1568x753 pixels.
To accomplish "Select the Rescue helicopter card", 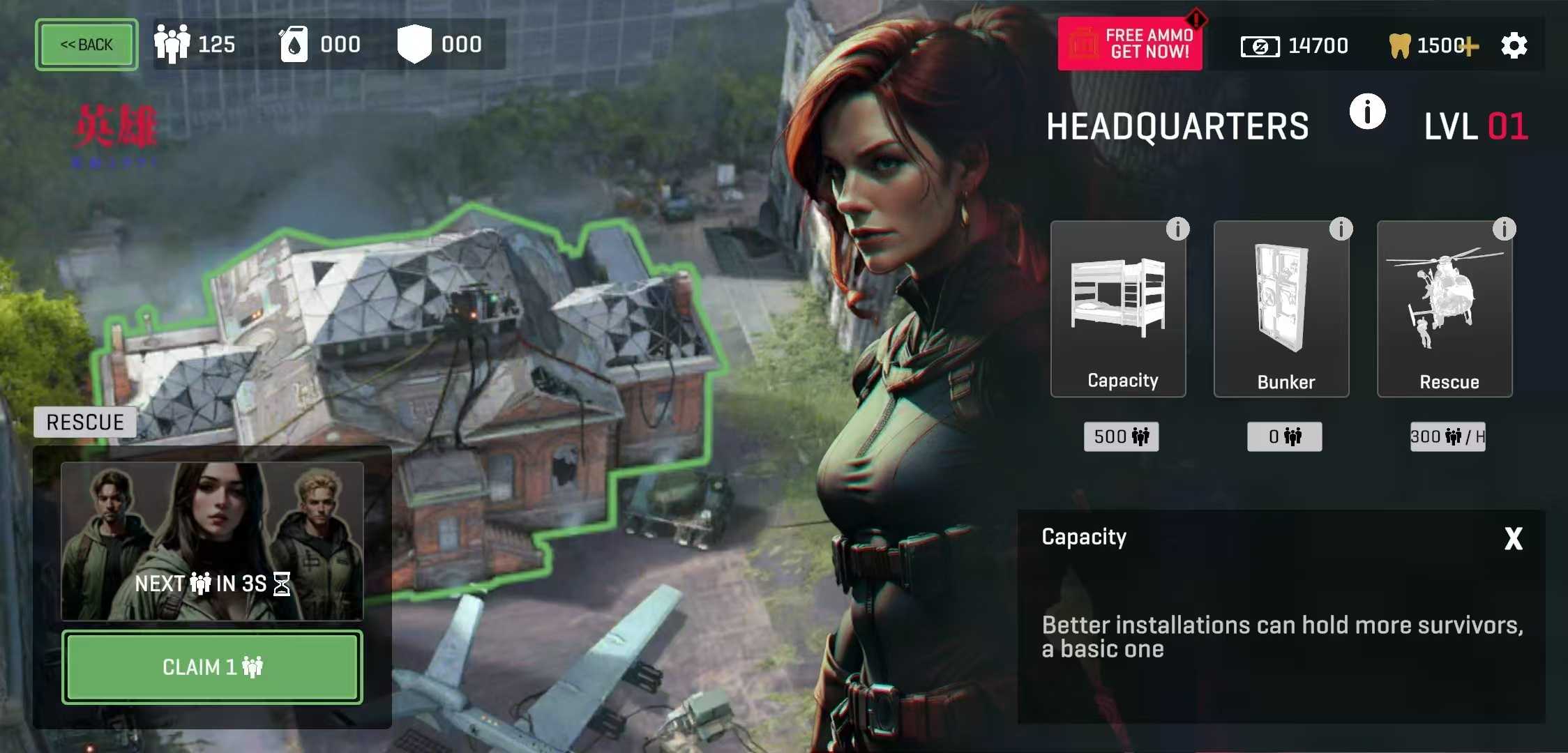I will click(x=1445, y=309).
